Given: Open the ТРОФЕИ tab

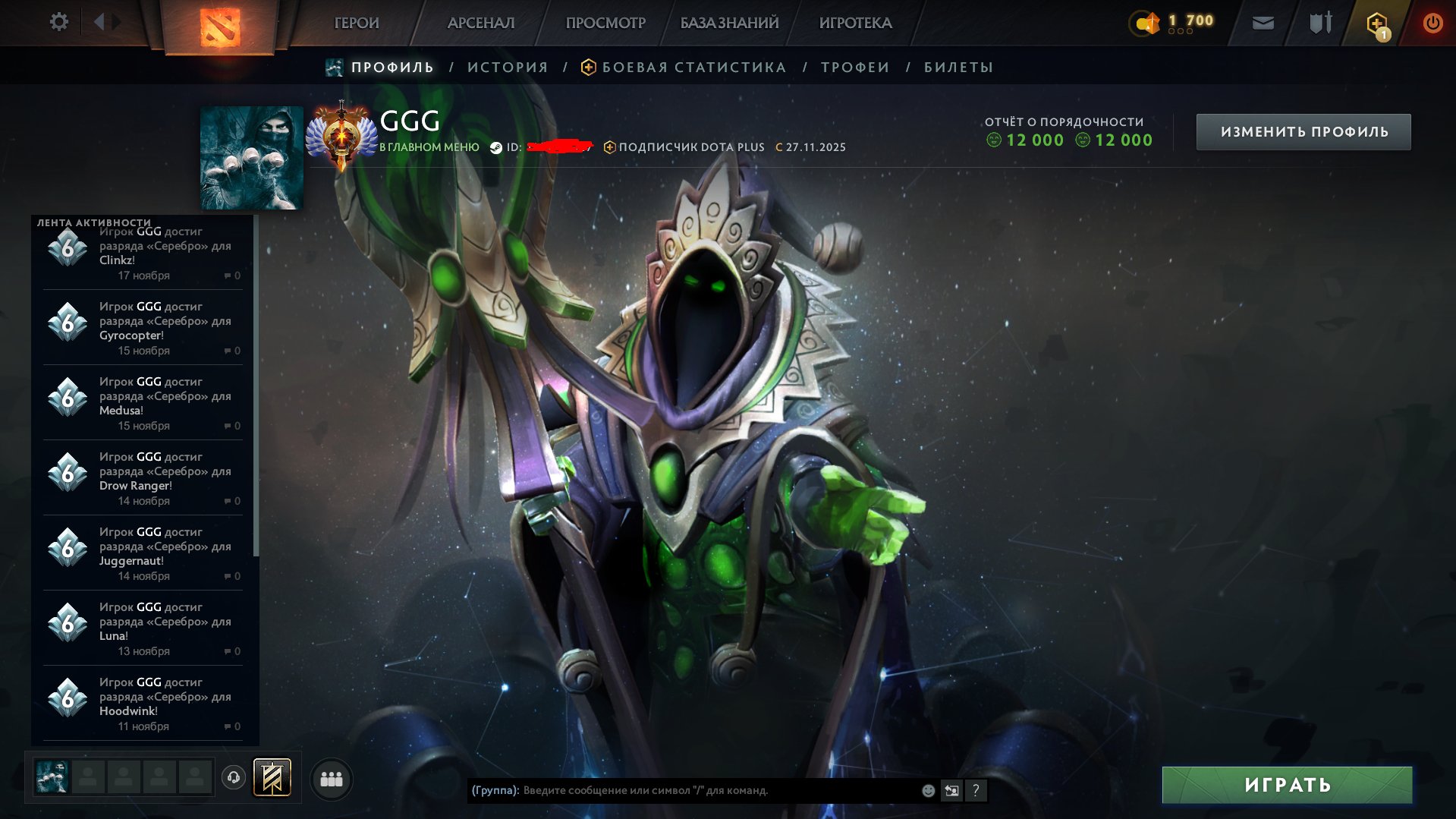Looking at the screenshot, I should (x=854, y=67).
